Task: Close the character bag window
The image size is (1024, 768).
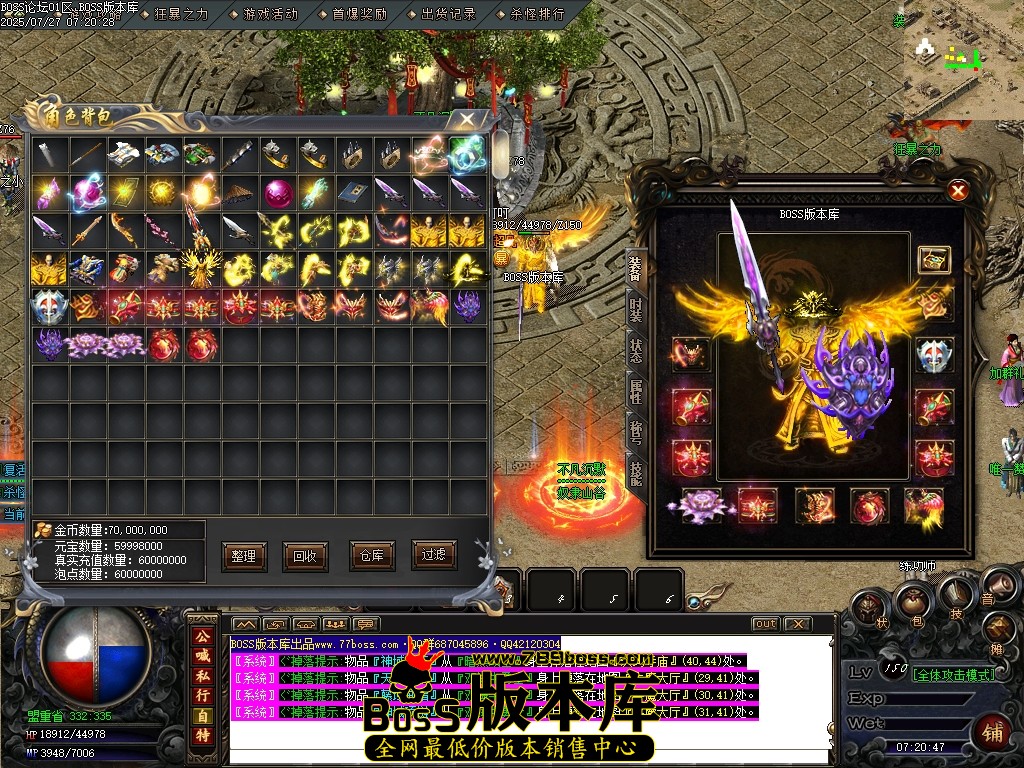Action: (x=466, y=119)
